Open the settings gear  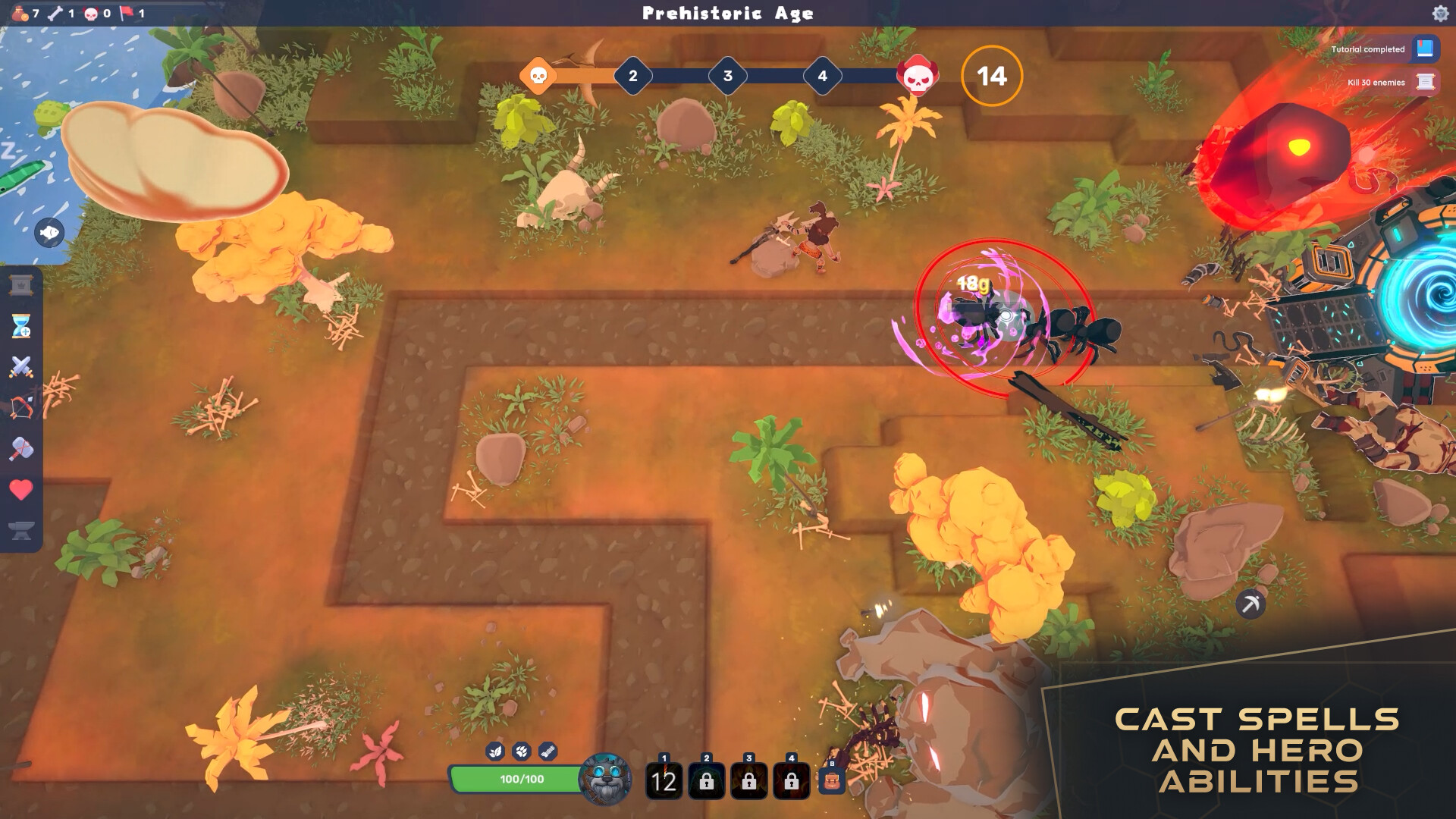(x=1440, y=13)
